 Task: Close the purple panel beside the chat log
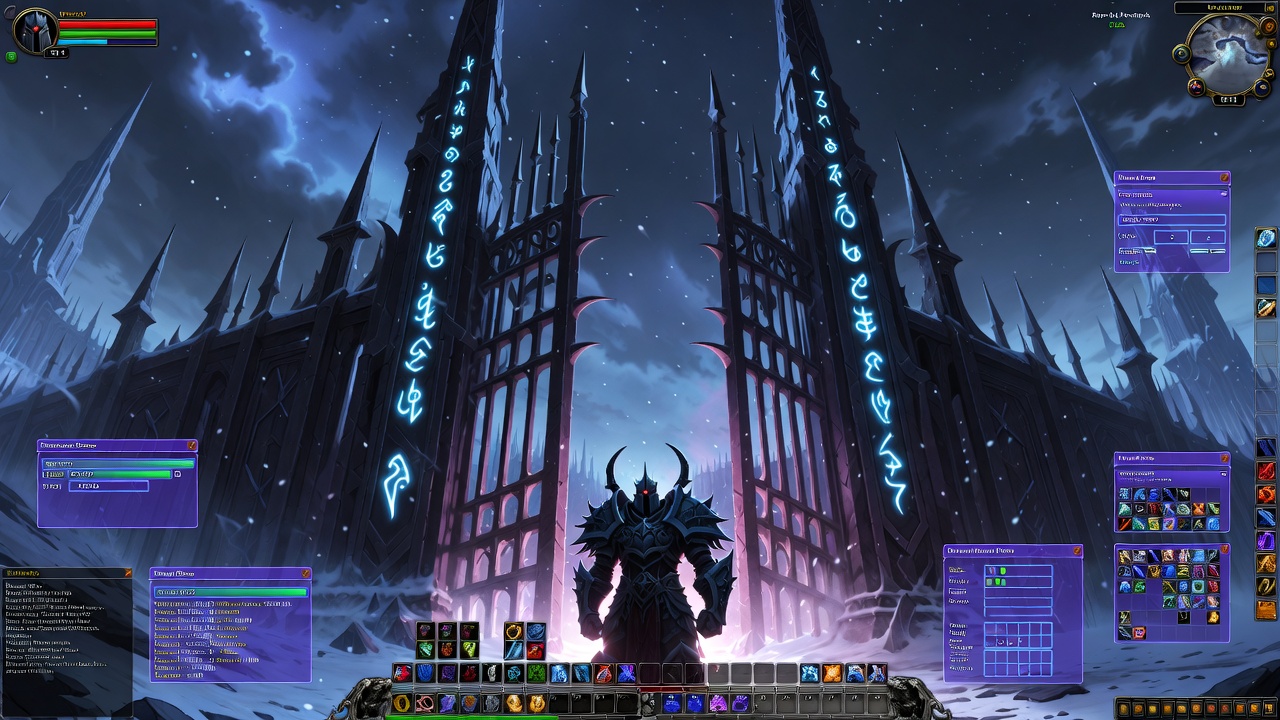(x=306, y=574)
